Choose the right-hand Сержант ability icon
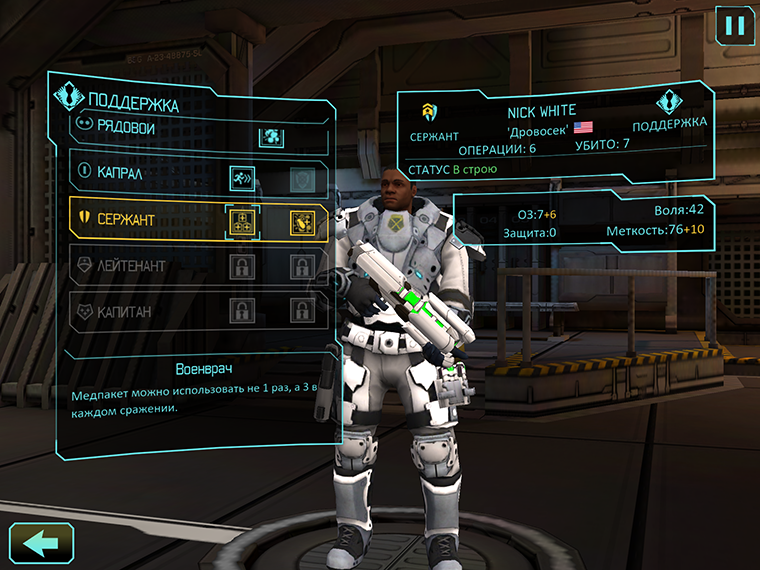This screenshot has height=570, width=760. click(x=302, y=221)
